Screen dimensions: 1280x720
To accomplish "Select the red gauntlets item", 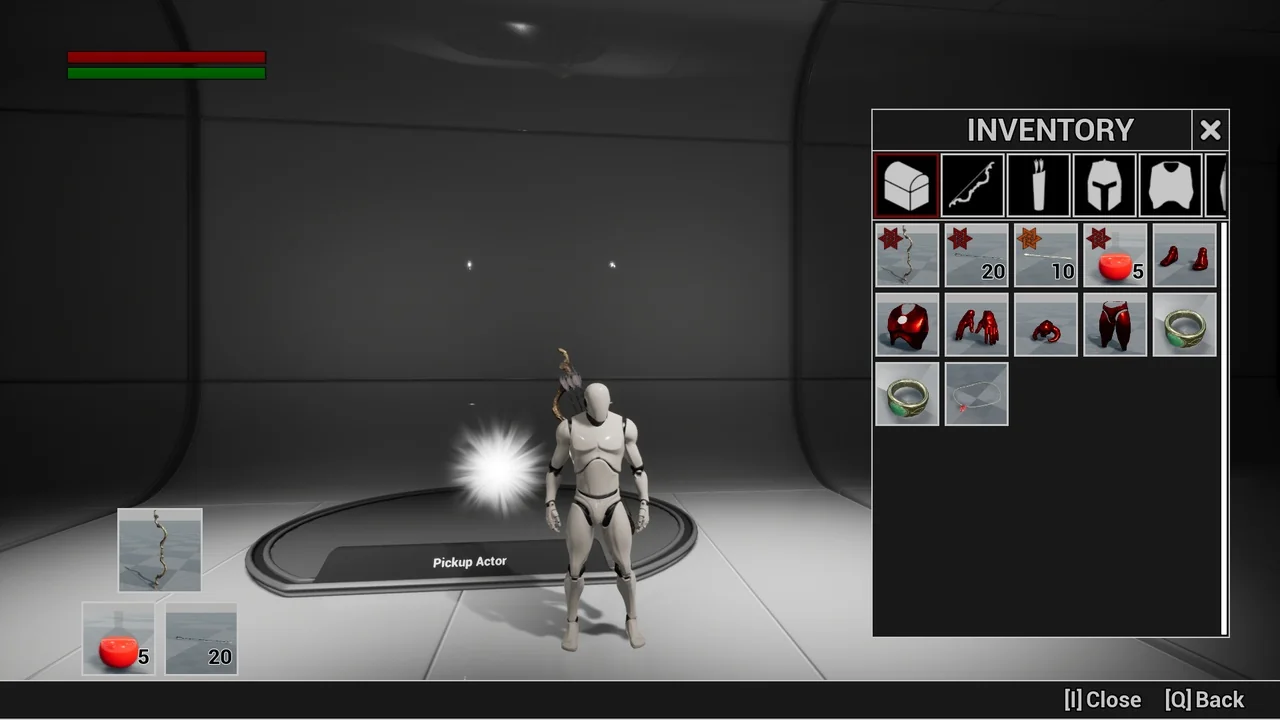I will [976, 324].
